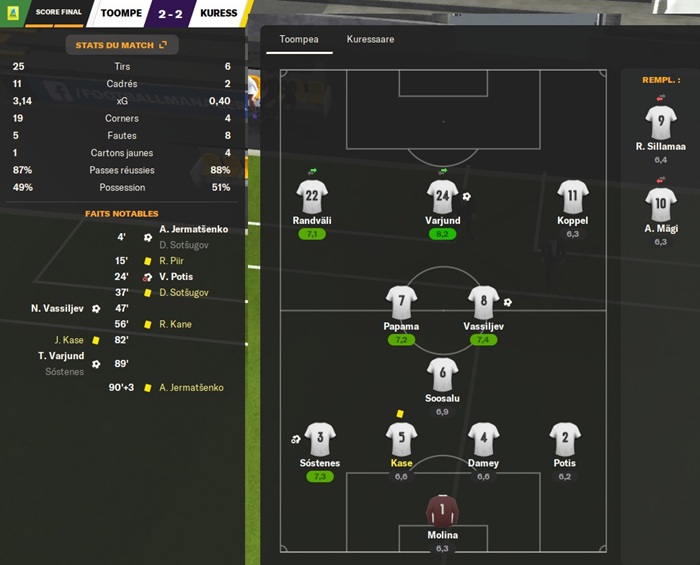The width and height of the screenshot is (700, 565).
Task: Choose right back Potis number 2
Action: pos(565,440)
